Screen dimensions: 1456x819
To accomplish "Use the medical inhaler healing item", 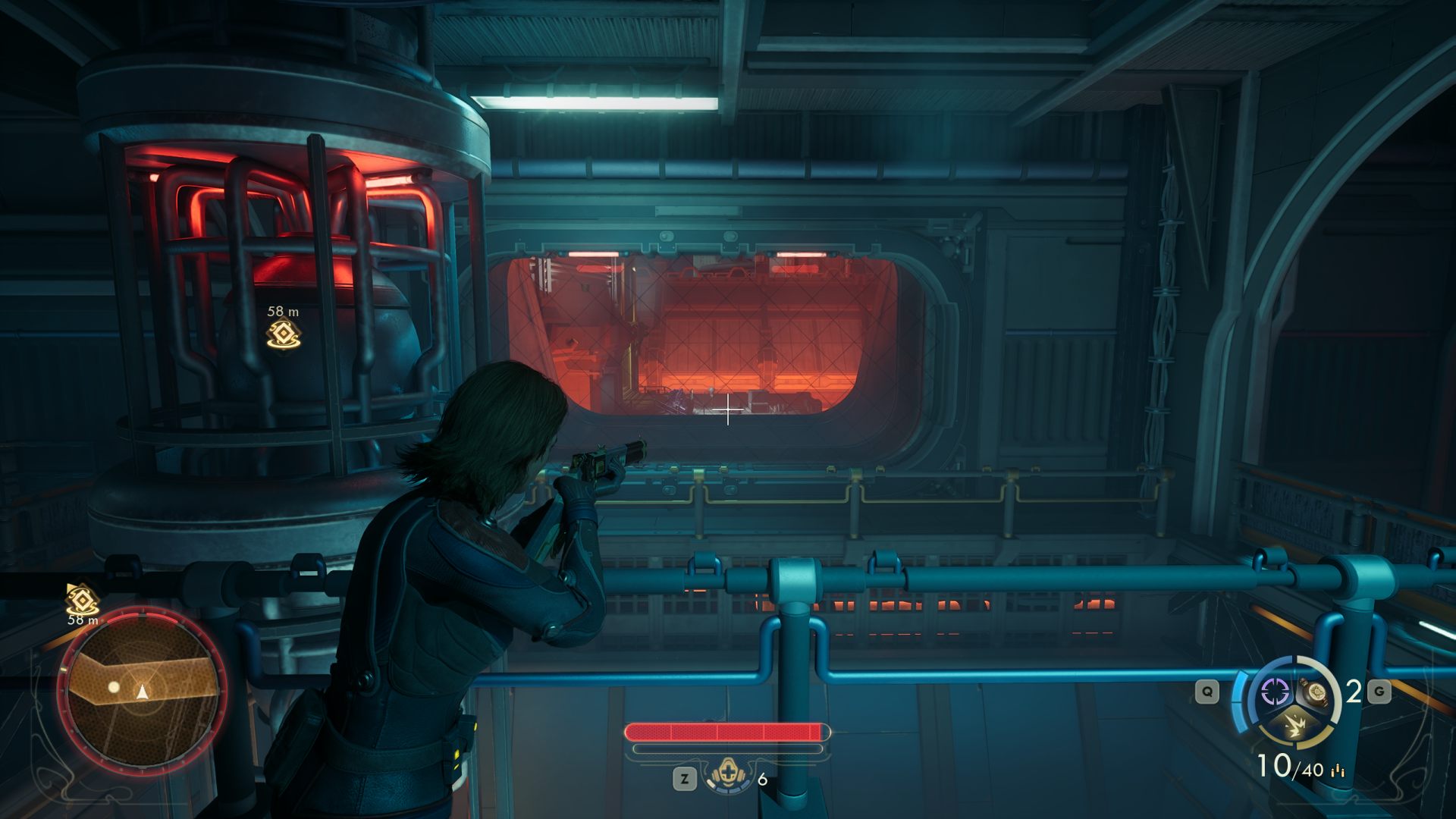I will [728, 776].
